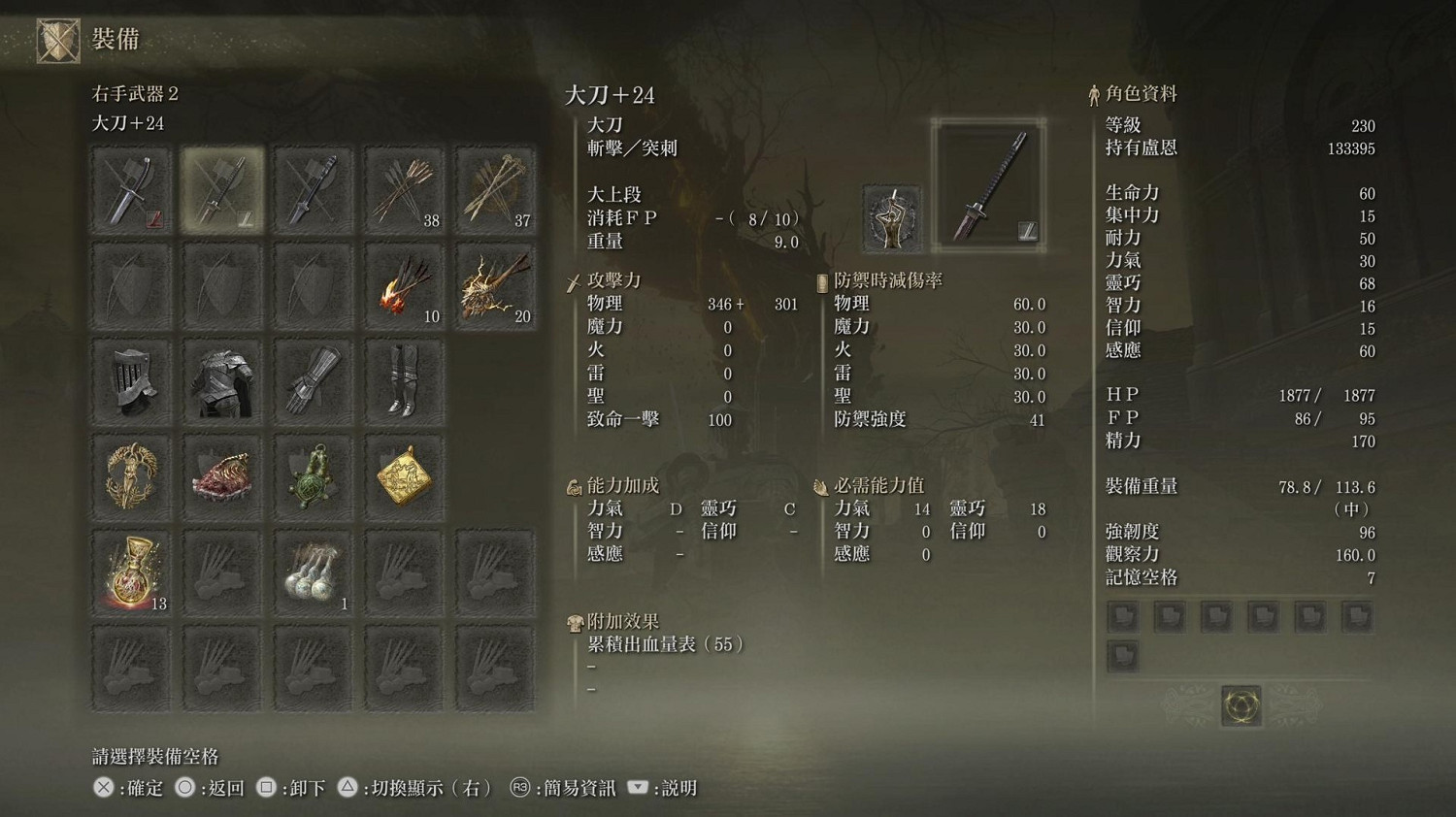Select the gauntlets armor slot
The image size is (1456, 817).
(x=314, y=381)
